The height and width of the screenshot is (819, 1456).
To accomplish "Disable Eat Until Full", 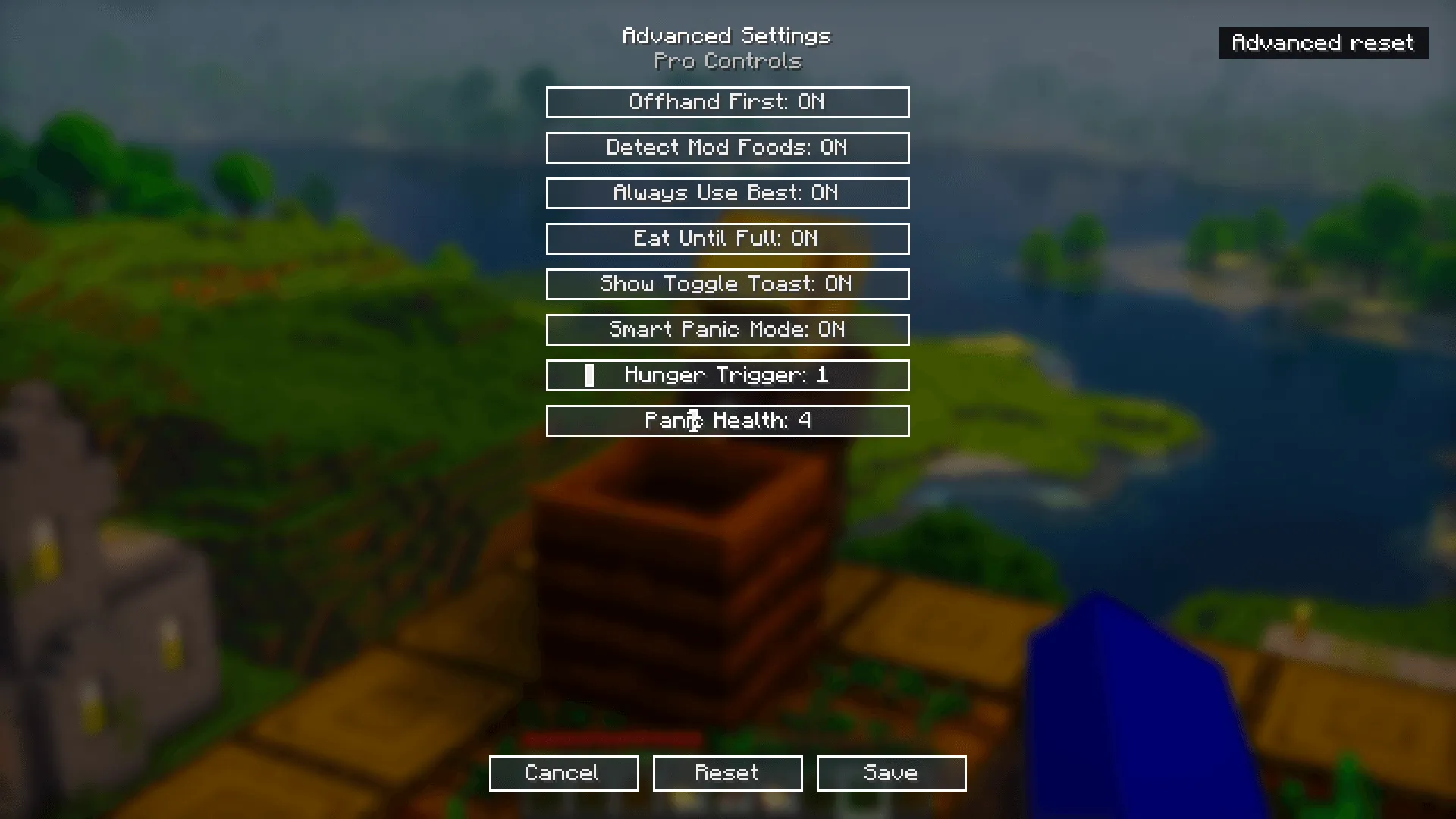I will (x=727, y=238).
